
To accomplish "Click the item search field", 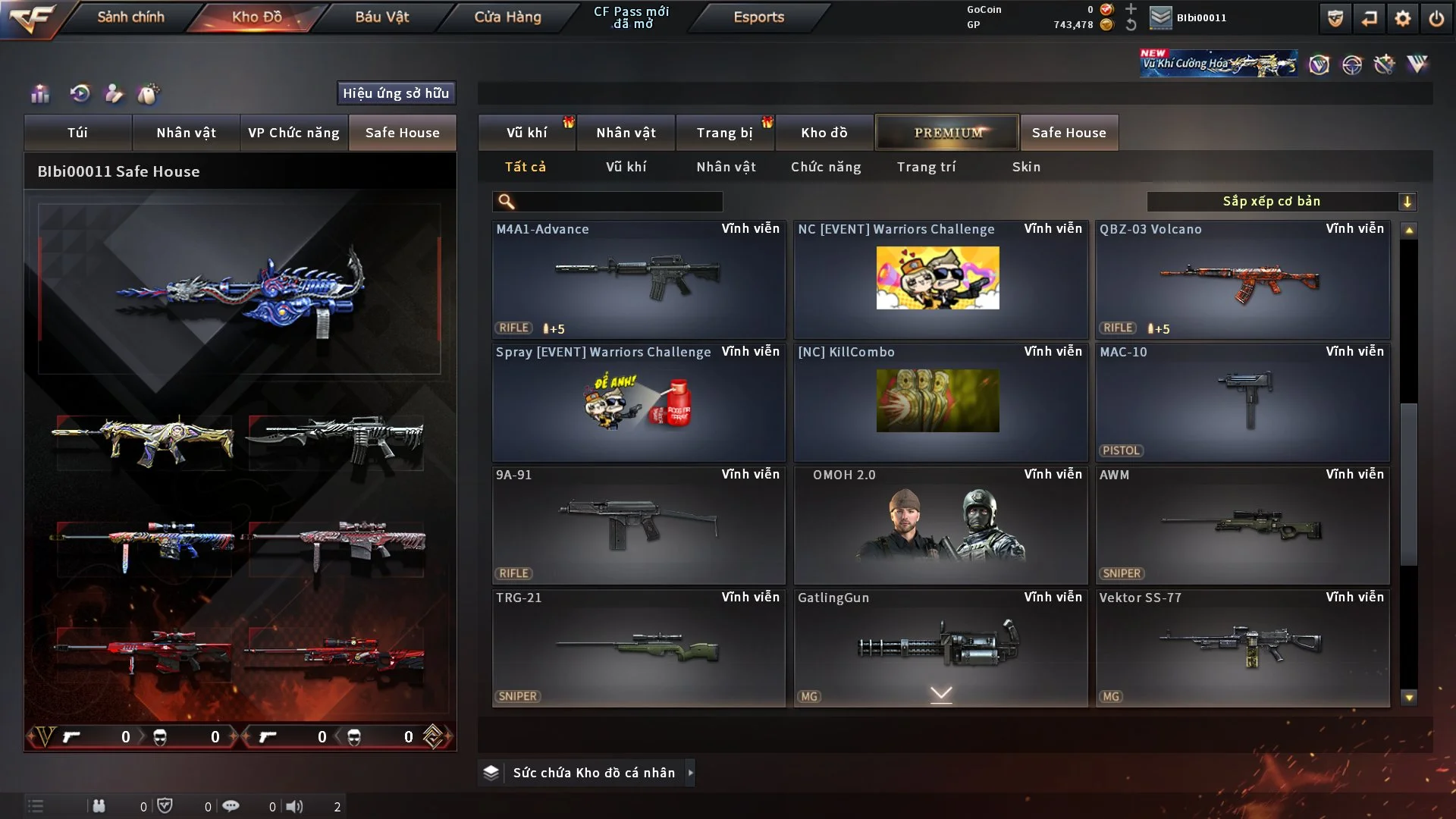I will 618,201.
